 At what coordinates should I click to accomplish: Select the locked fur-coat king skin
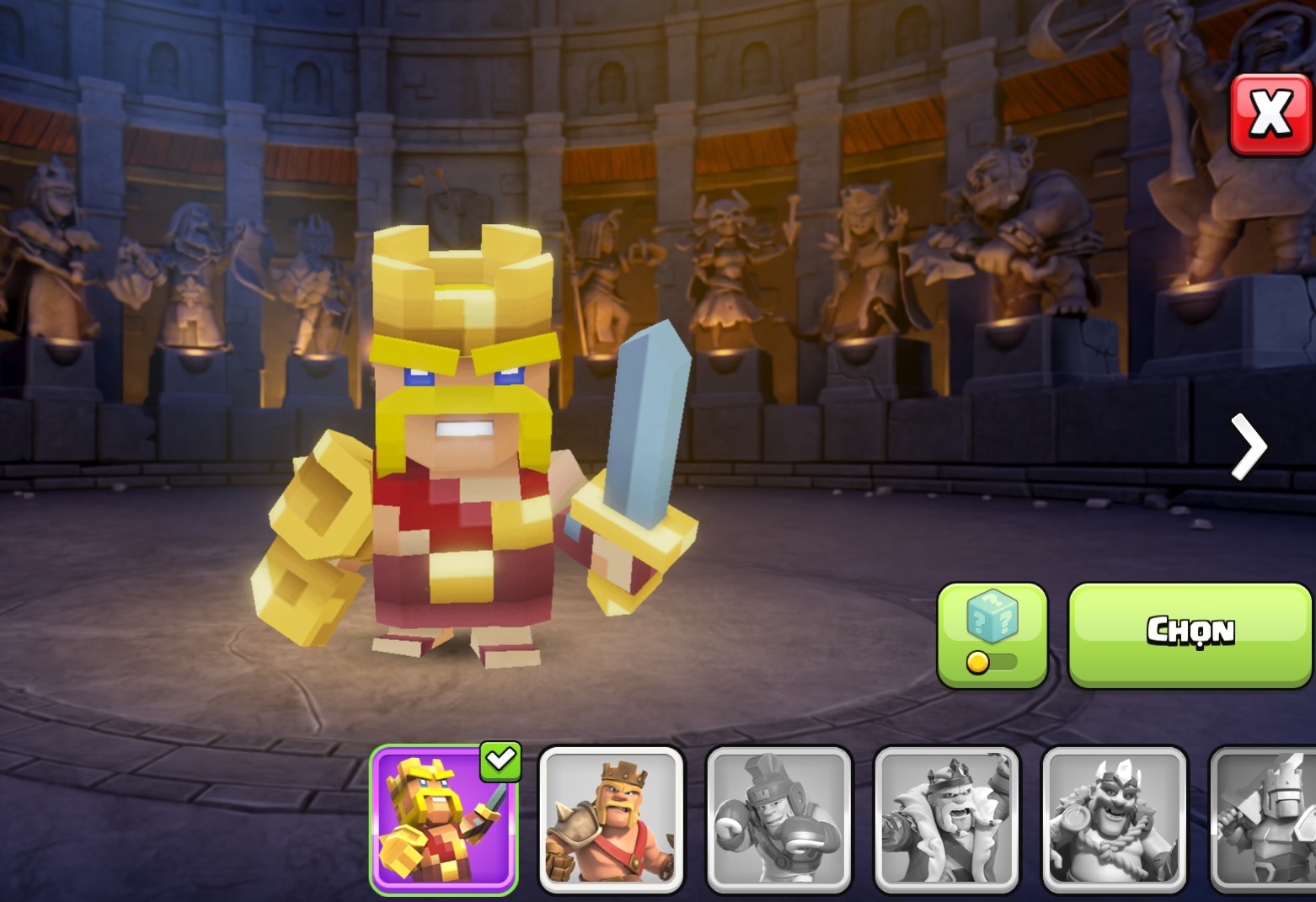(x=947, y=820)
